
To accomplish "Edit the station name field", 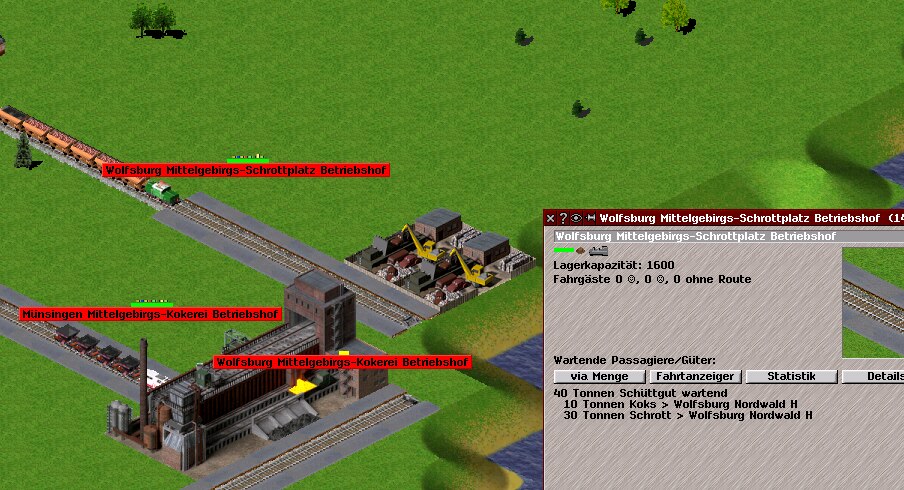I will click(695, 236).
